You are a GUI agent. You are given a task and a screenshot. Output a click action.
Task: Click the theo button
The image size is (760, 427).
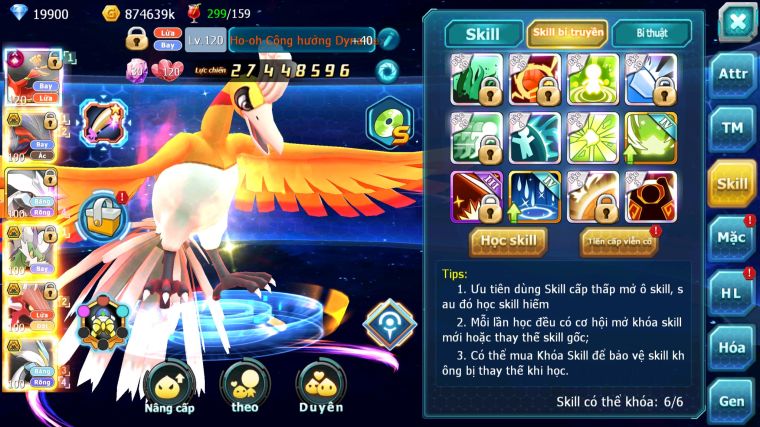[x=245, y=388]
